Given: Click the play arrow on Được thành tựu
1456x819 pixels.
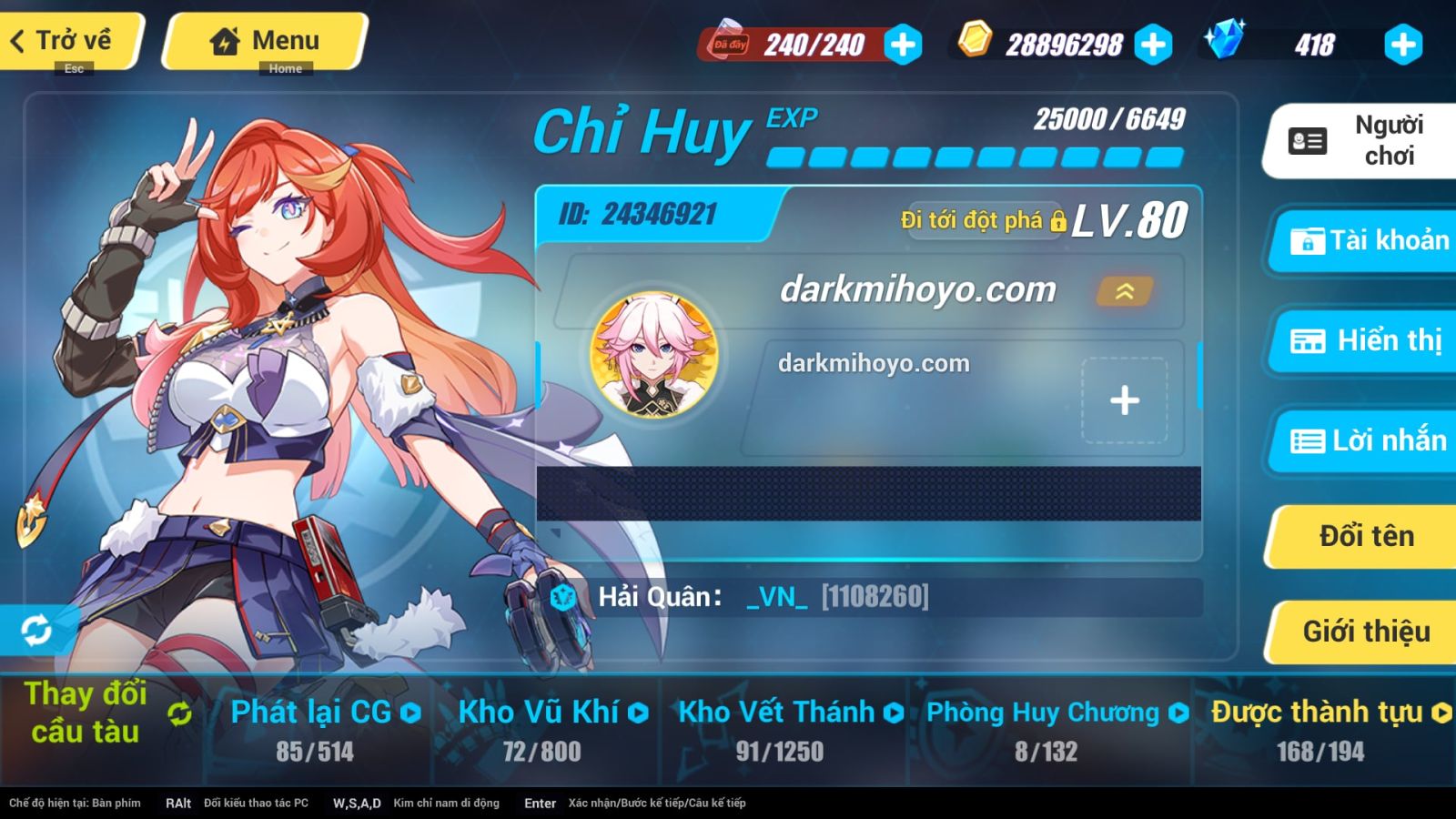Looking at the screenshot, I should 1441,713.
